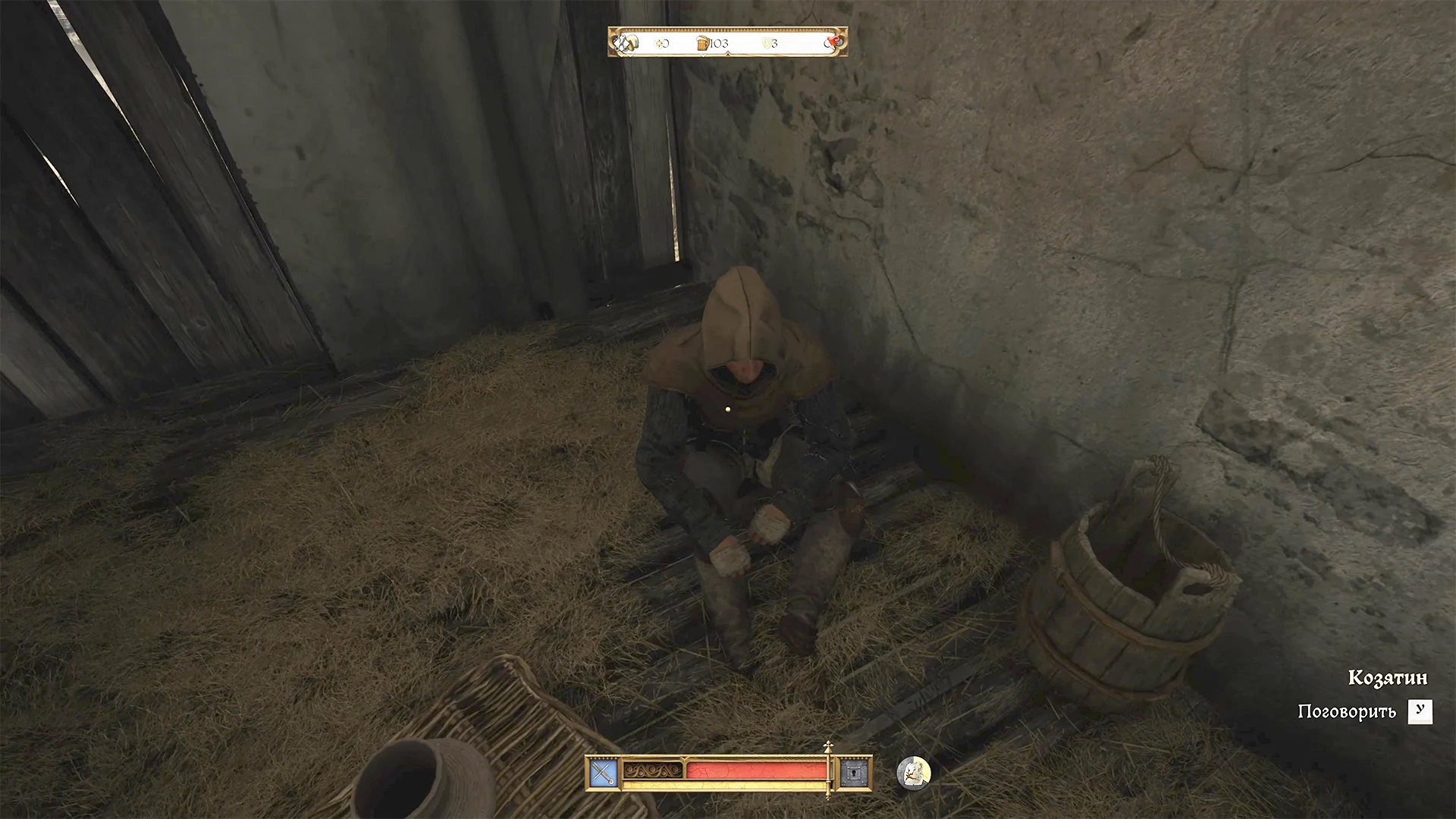Image resolution: width=1456 pixels, height=819 pixels.
Task: Click the hood-and-armor status icon top left
Action: [x=626, y=42]
